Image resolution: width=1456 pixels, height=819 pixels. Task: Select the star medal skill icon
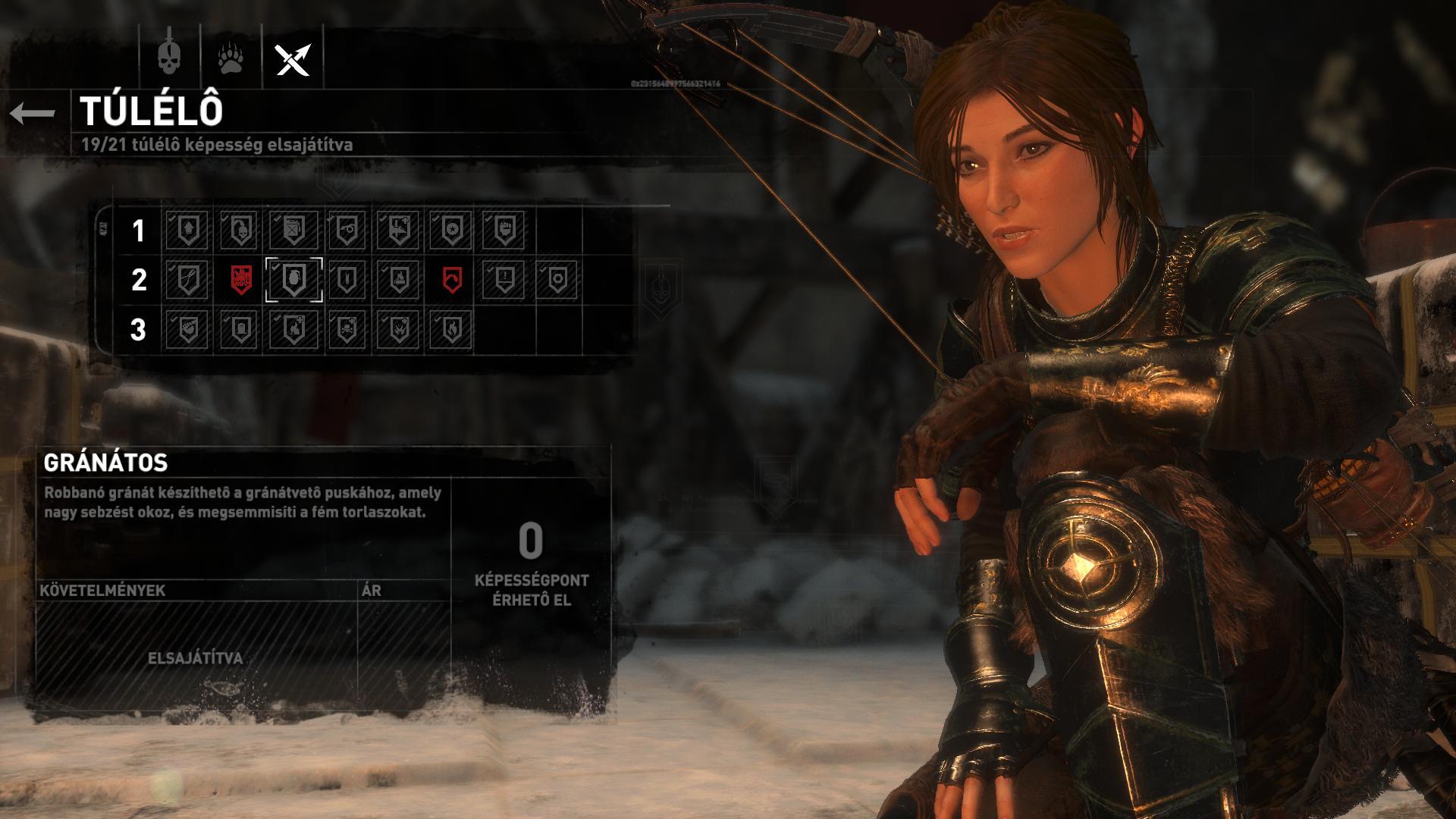pos(451,230)
